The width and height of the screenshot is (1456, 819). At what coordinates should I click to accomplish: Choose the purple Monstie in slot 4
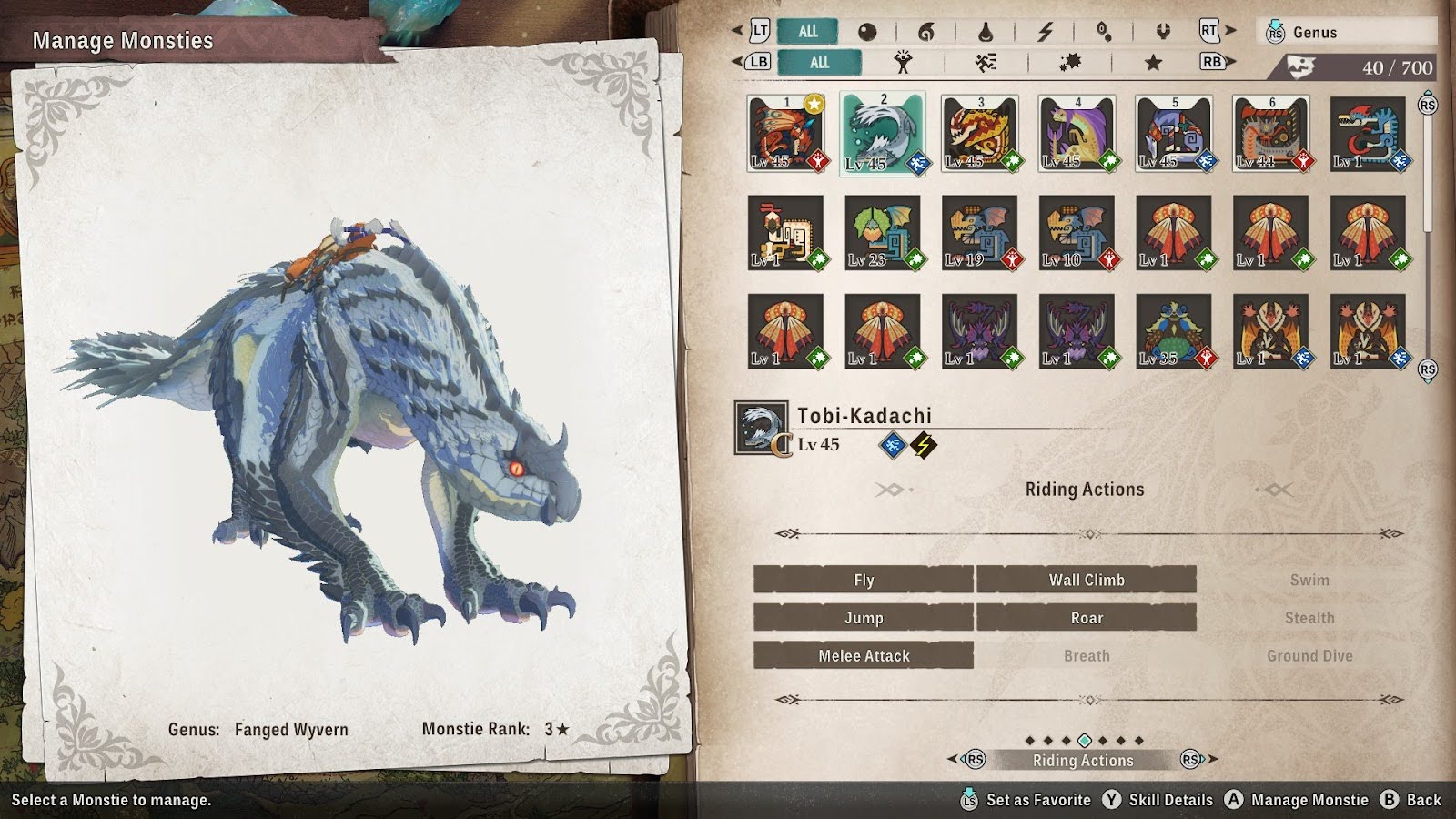tap(1077, 134)
